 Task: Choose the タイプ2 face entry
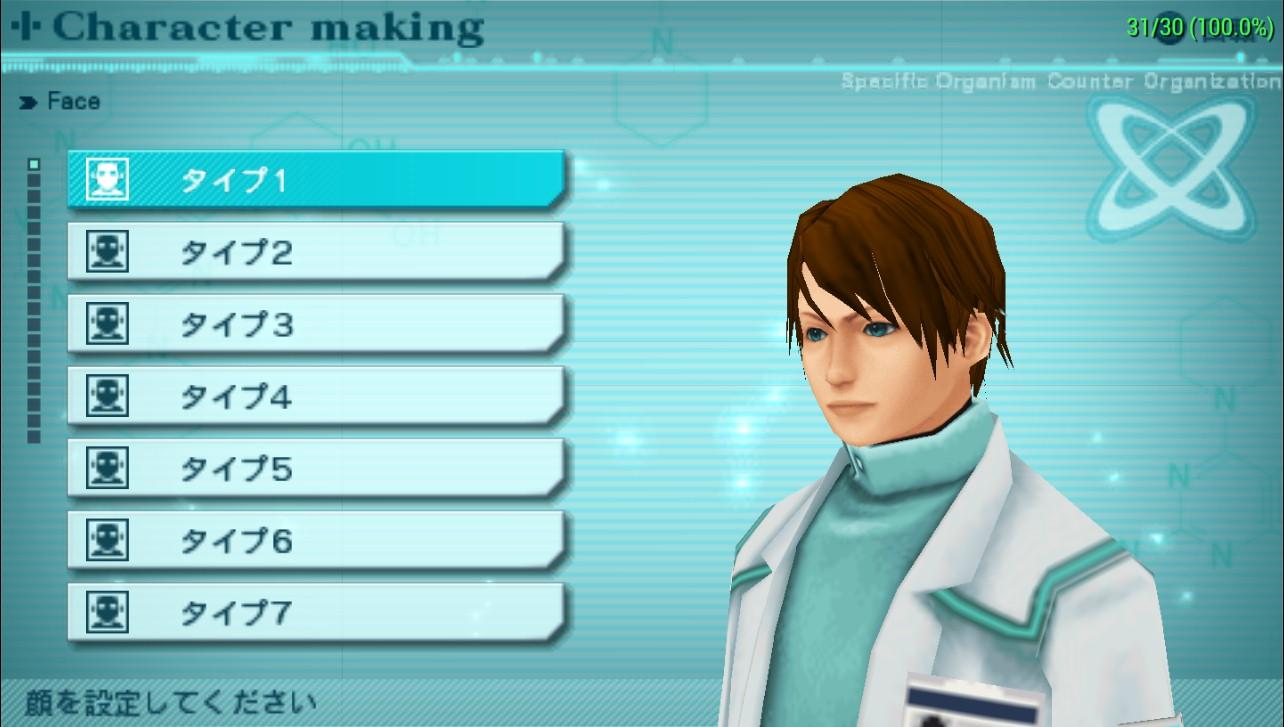(315, 252)
